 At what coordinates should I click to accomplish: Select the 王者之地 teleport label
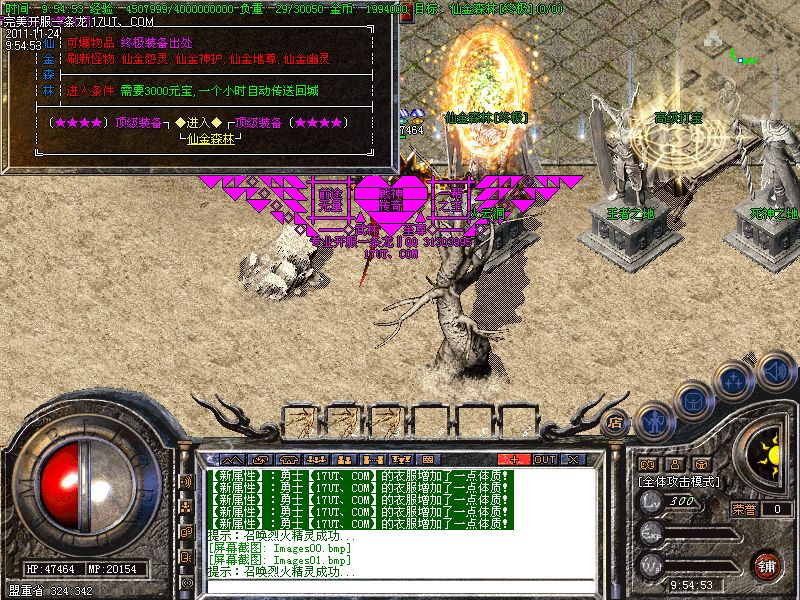click(x=632, y=213)
